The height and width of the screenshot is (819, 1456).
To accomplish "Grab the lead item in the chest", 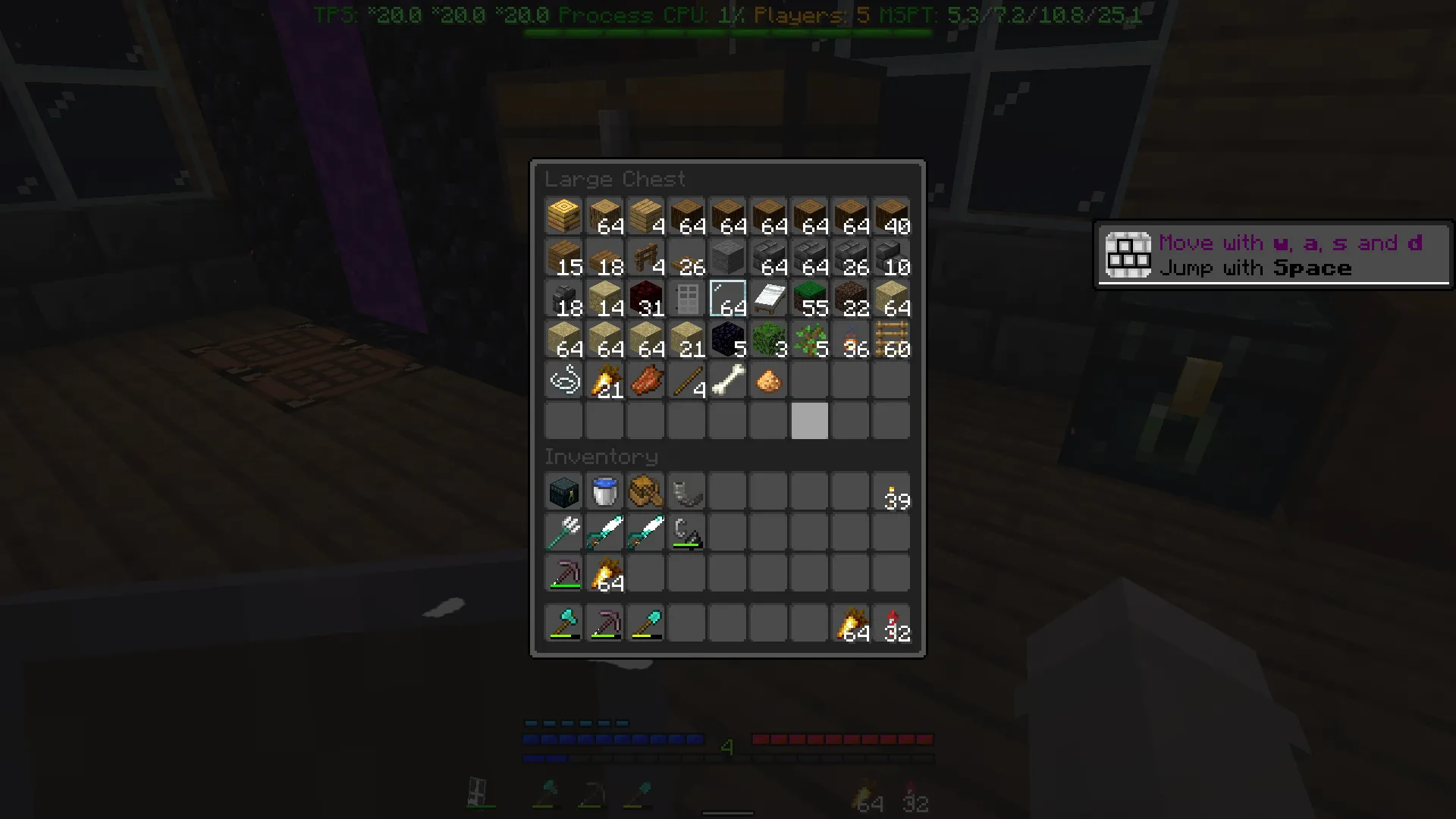I will 563,380.
